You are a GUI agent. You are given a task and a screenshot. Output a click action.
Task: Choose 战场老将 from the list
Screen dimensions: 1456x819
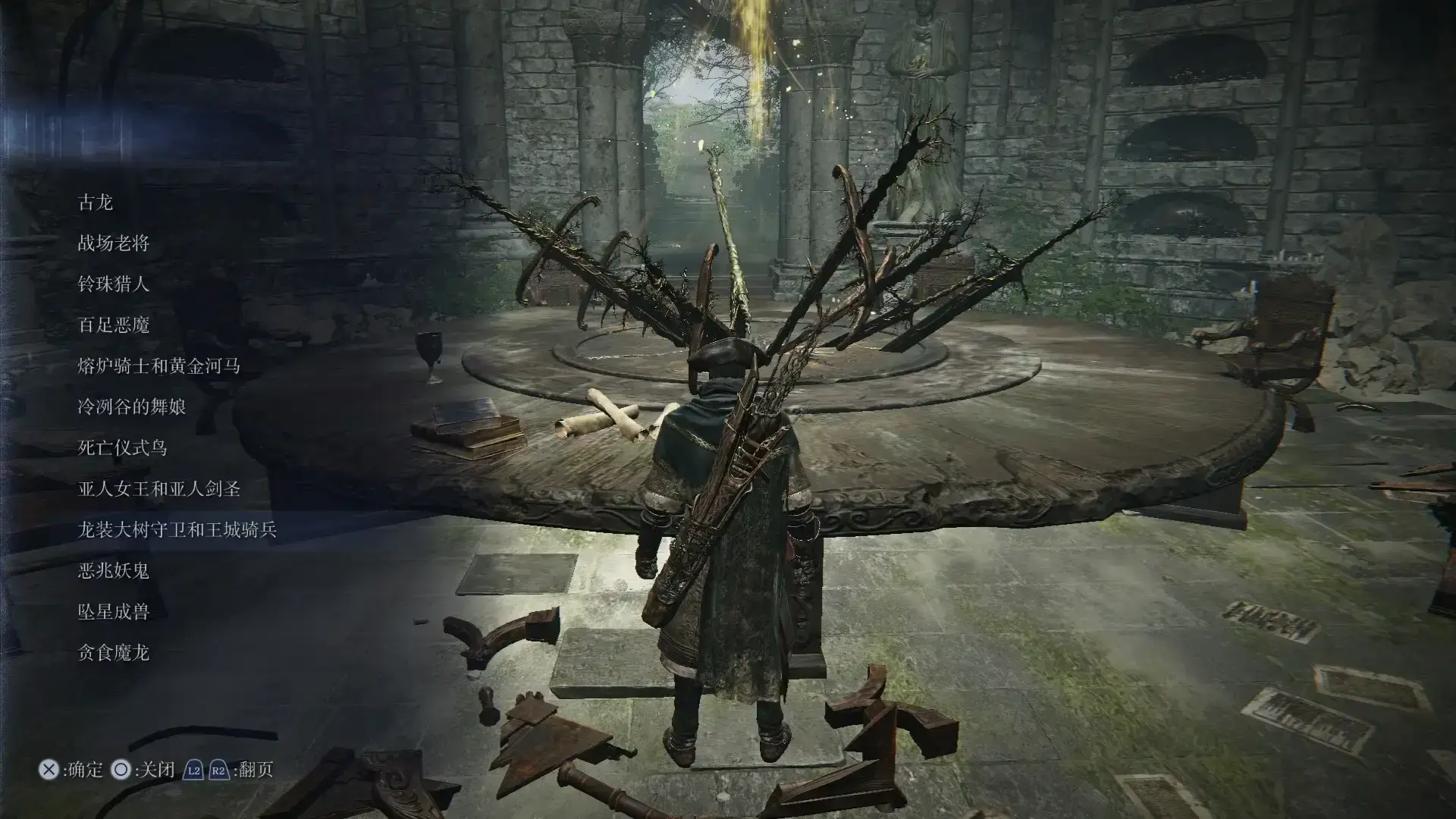pyautogui.click(x=114, y=243)
